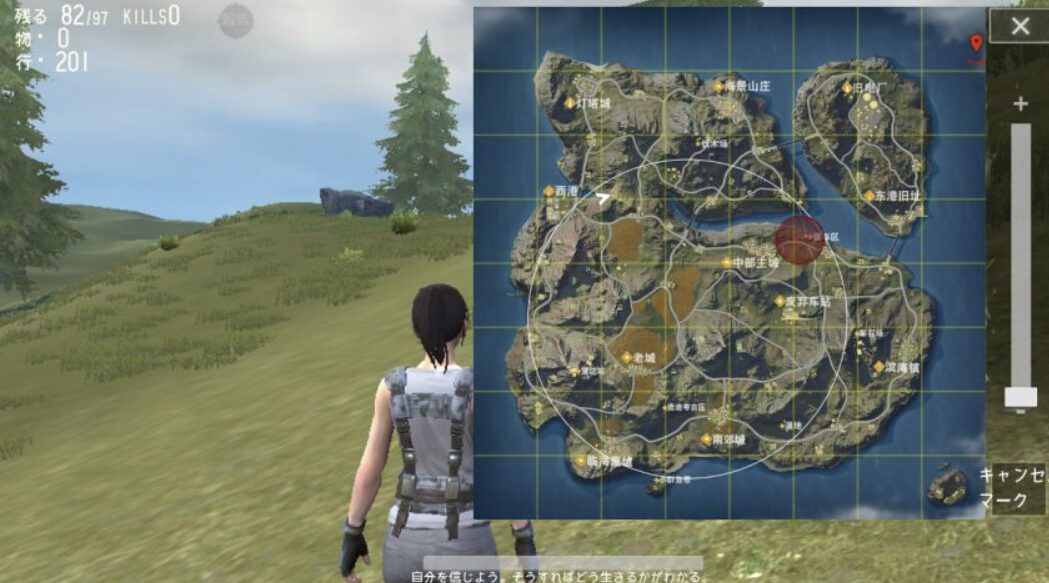
Task: Click the red location pin icon
Action: pyautogui.click(x=976, y=42)
